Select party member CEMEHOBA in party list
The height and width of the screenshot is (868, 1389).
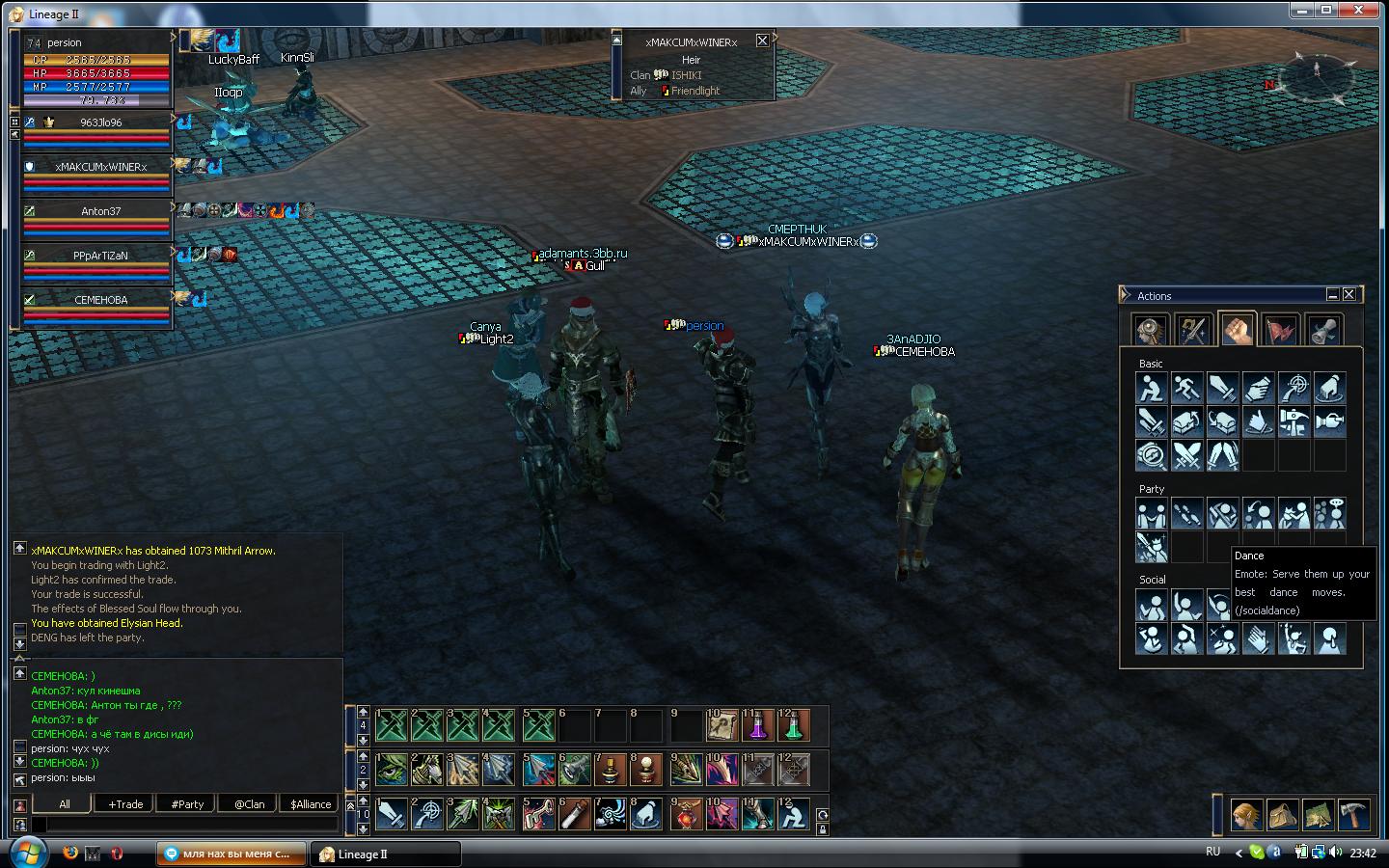click(x=100, y=300)
